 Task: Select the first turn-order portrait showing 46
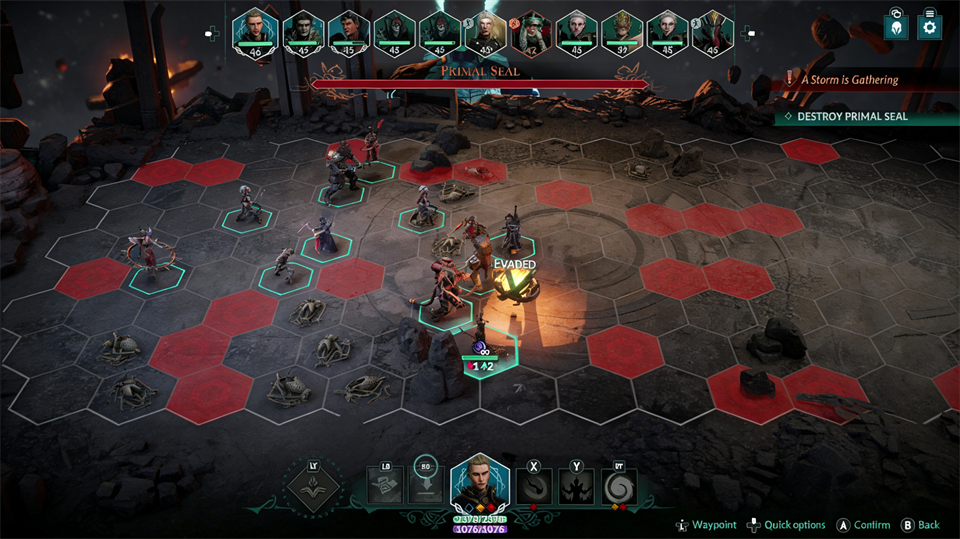253,30
